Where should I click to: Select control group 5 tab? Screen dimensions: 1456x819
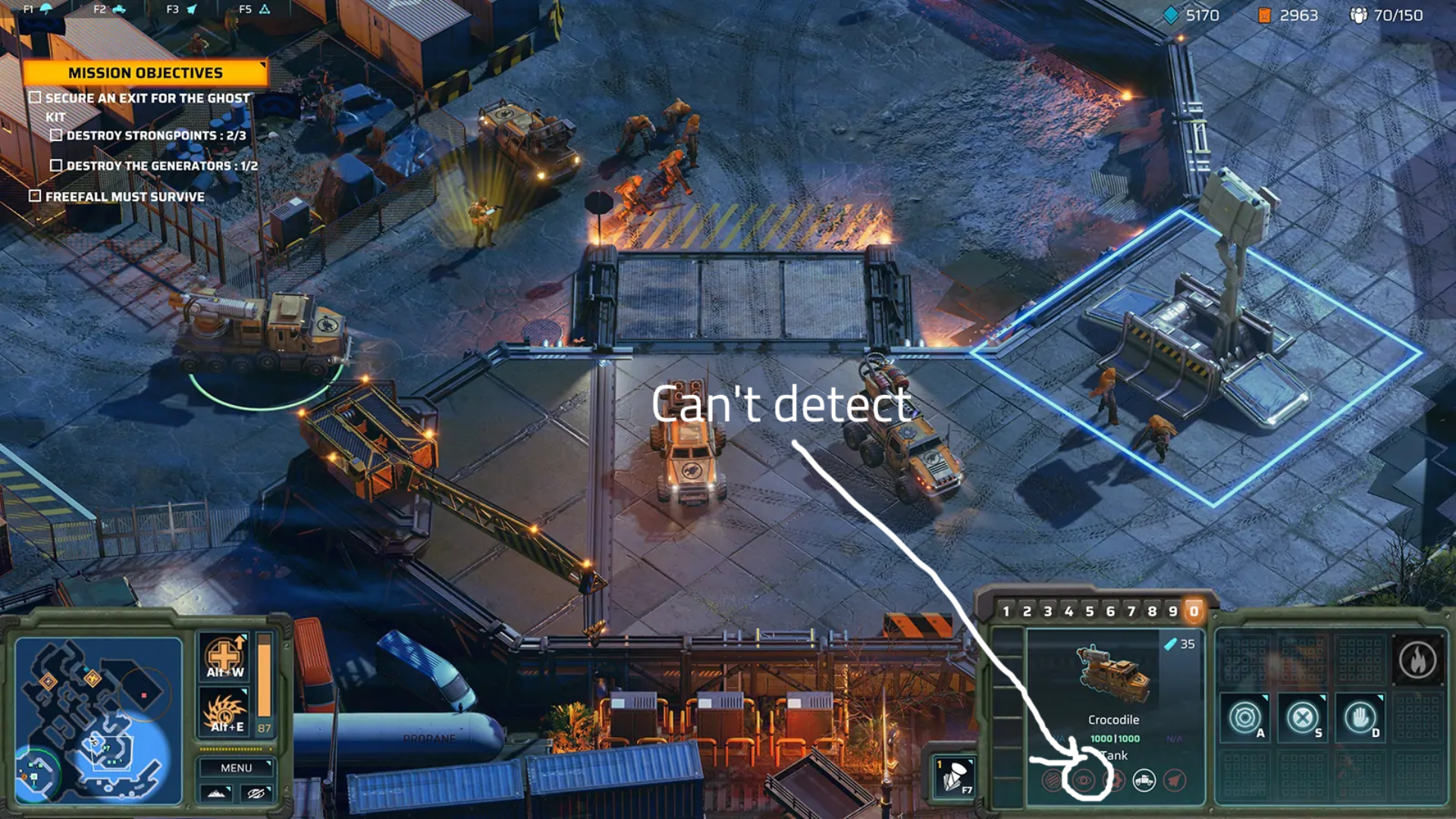[x=1090, y=611]
